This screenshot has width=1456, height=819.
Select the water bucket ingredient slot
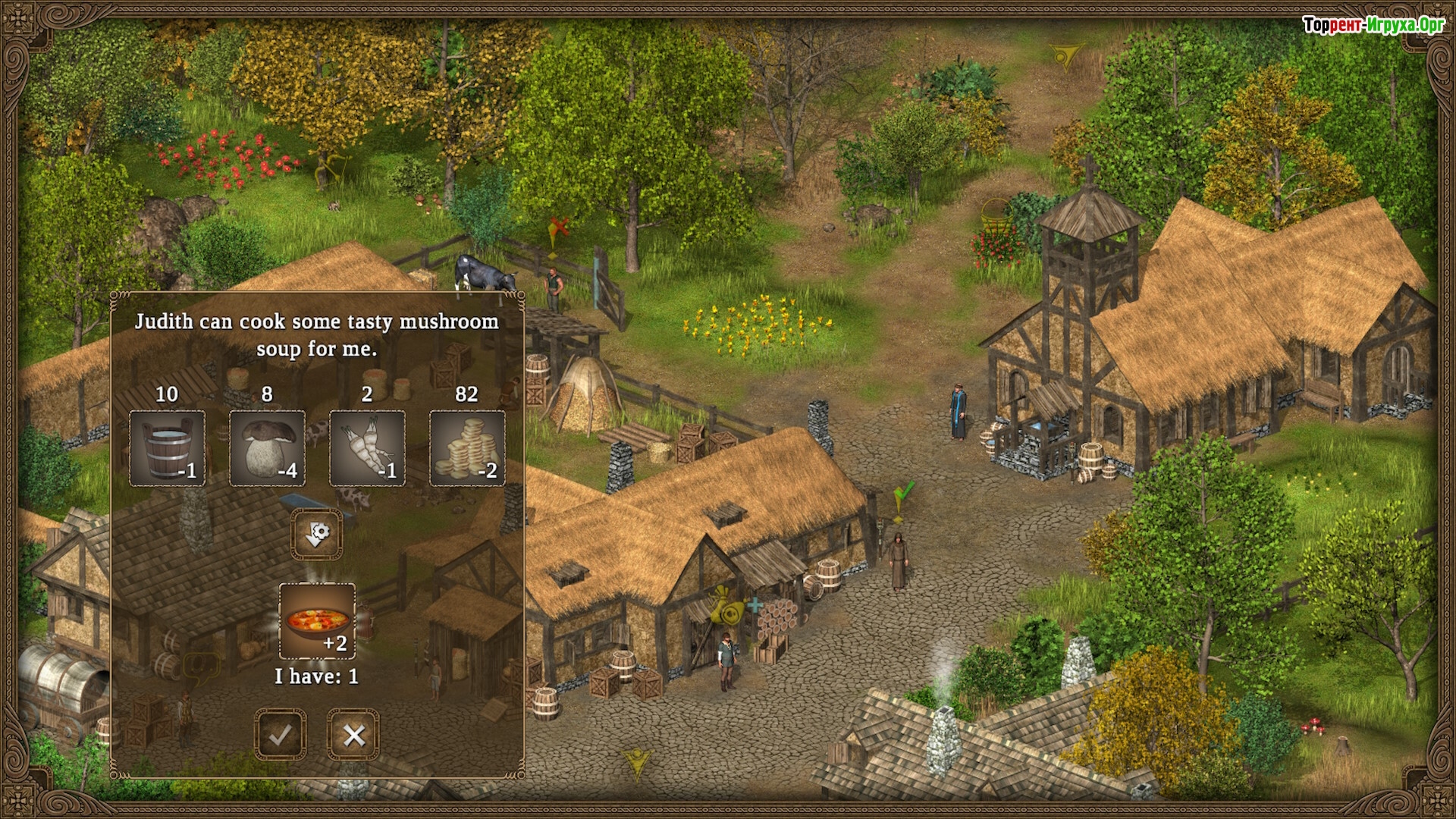pos(167,448)
